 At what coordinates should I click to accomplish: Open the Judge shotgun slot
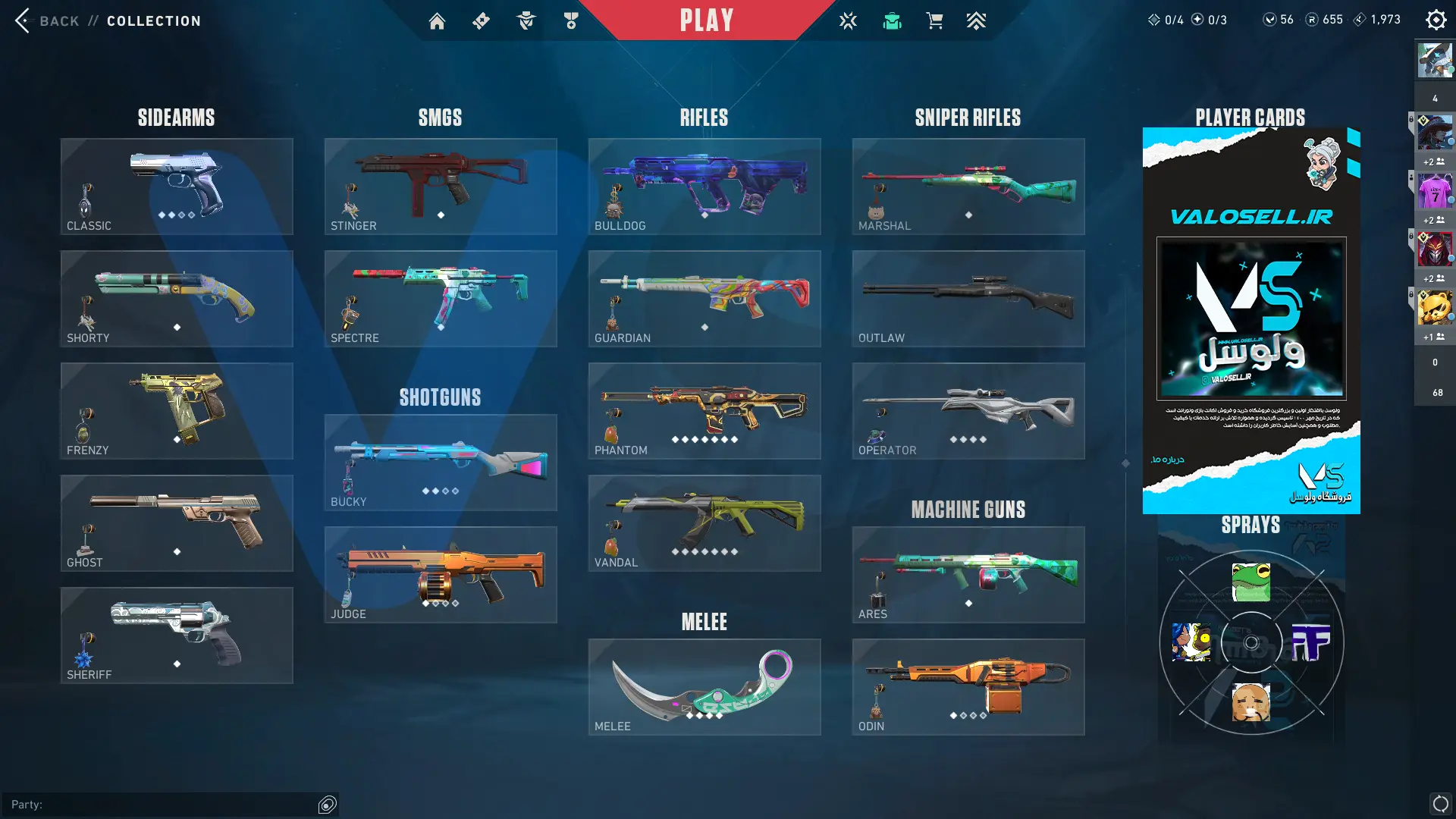point(441,575)
